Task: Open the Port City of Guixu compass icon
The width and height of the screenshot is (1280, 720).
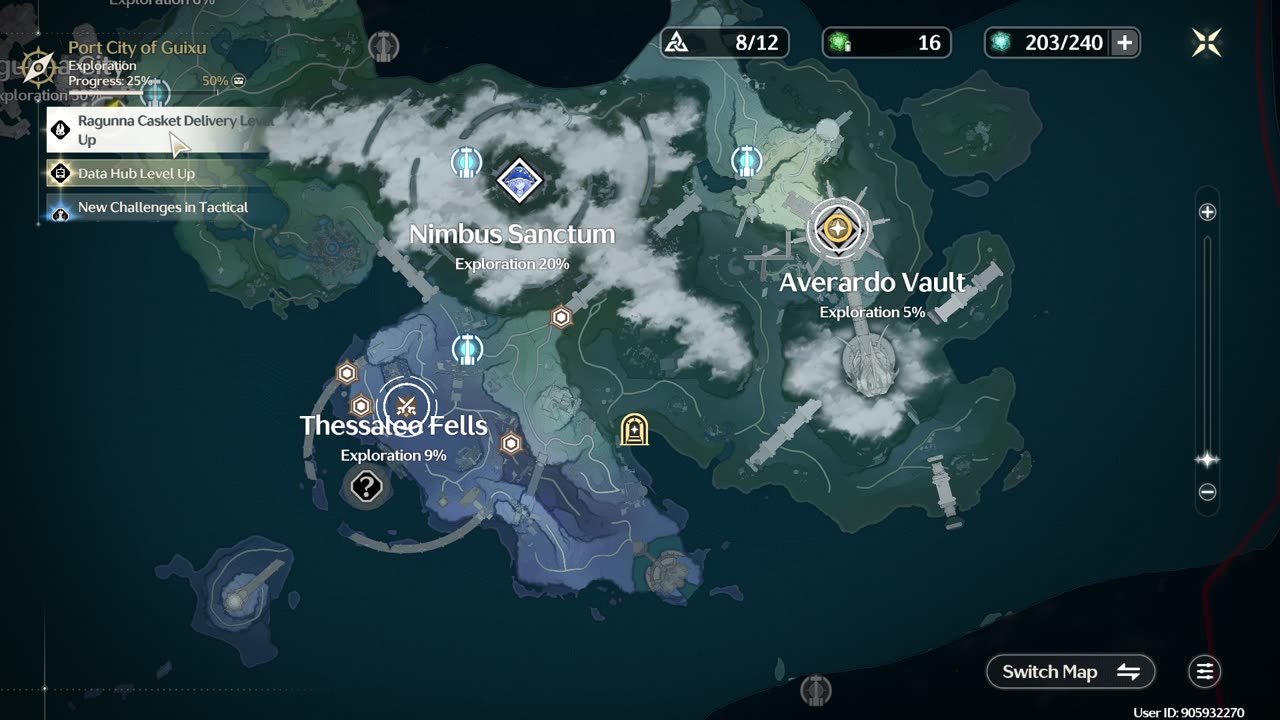Action: point(38,67)
